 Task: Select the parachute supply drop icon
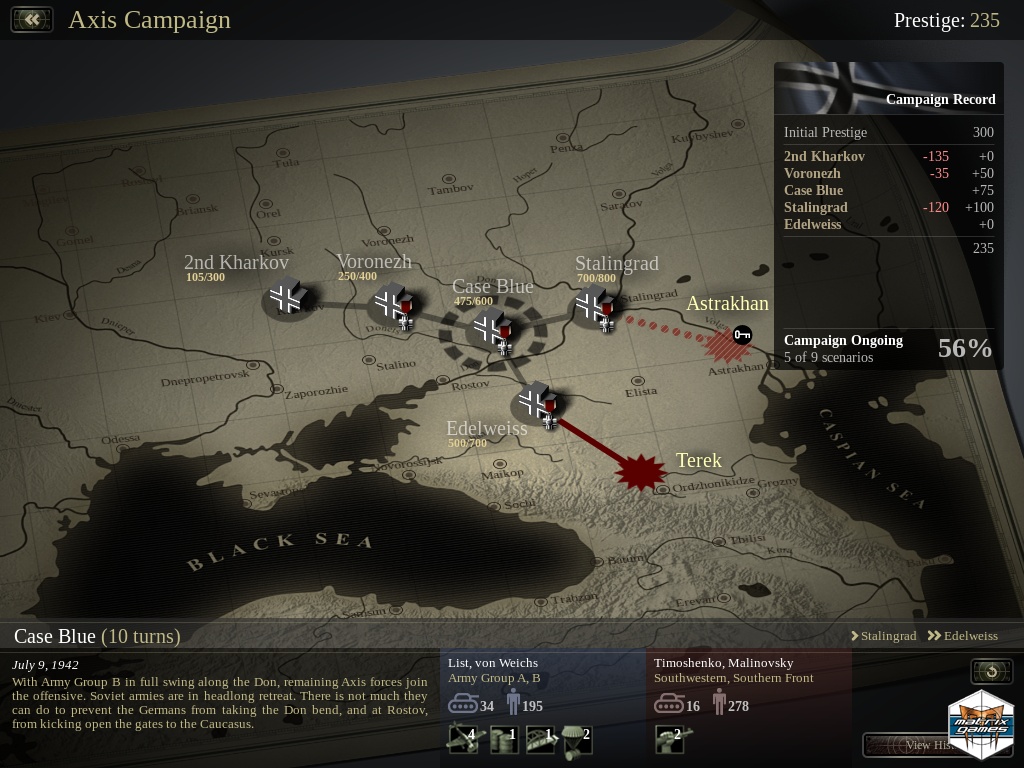click(575, 739)
